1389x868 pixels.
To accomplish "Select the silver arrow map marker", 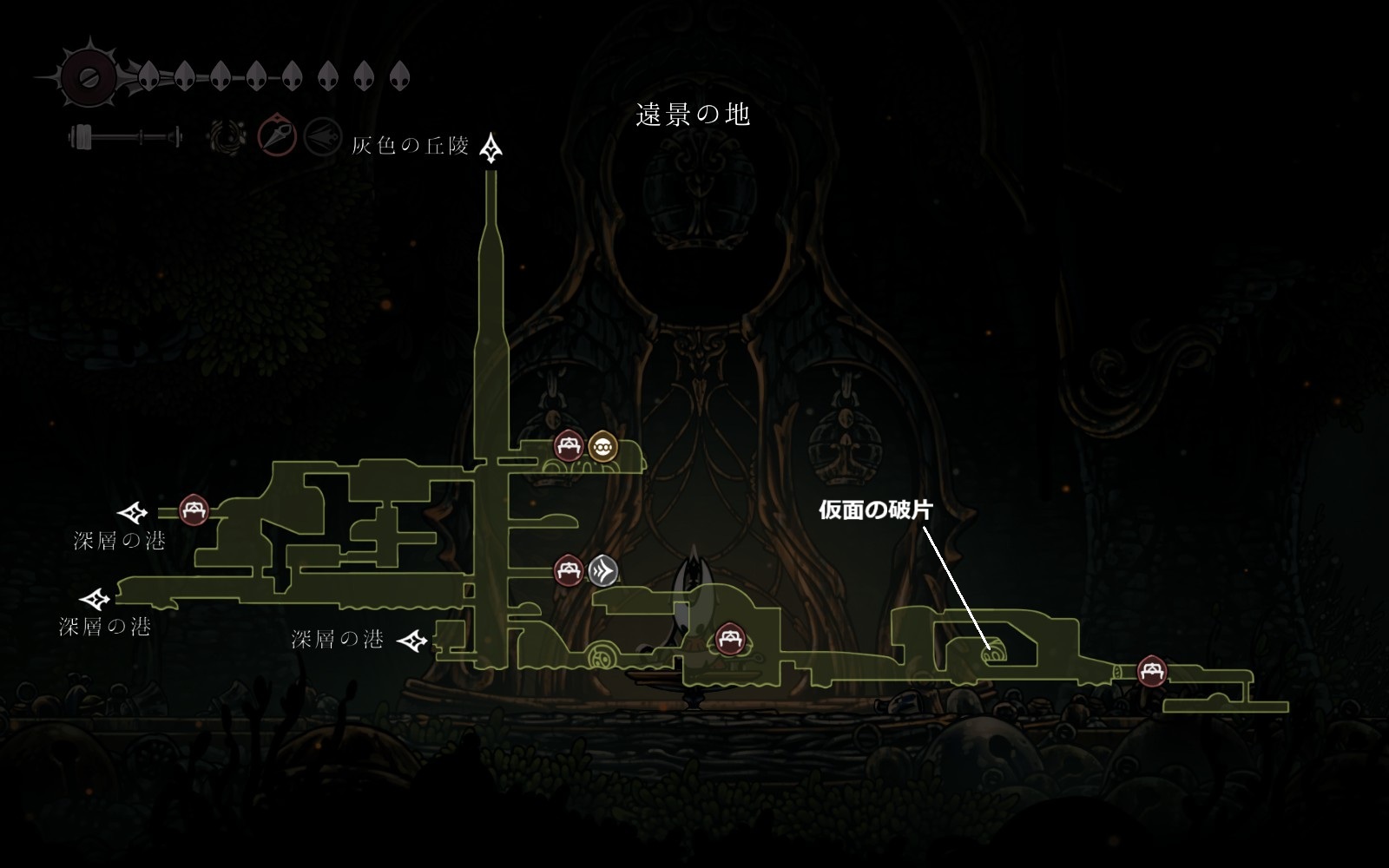I will coord(603,570).
